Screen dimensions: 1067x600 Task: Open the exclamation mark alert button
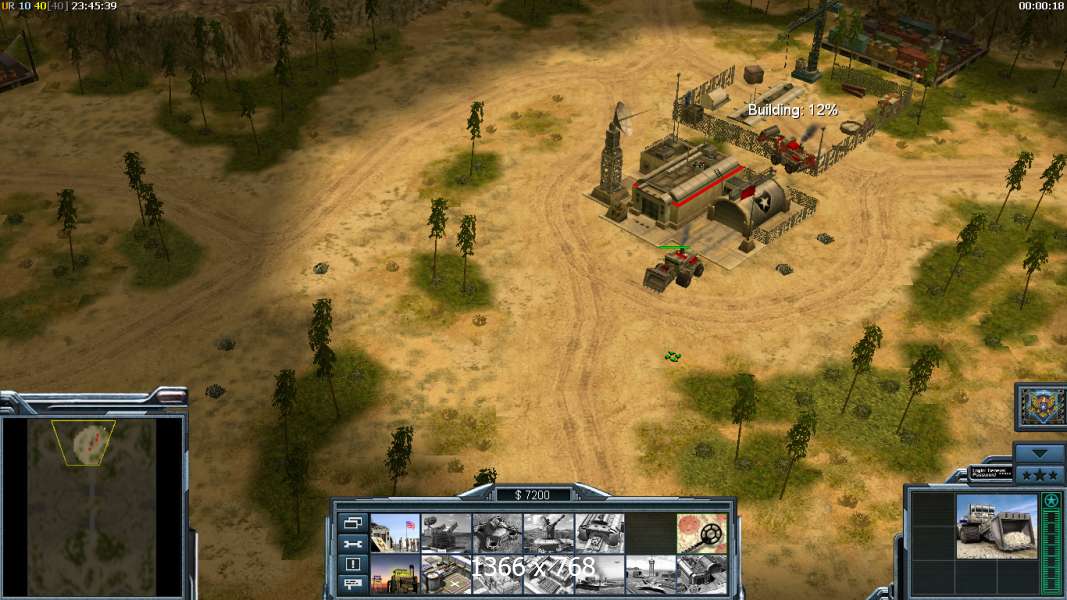(352, 564)
